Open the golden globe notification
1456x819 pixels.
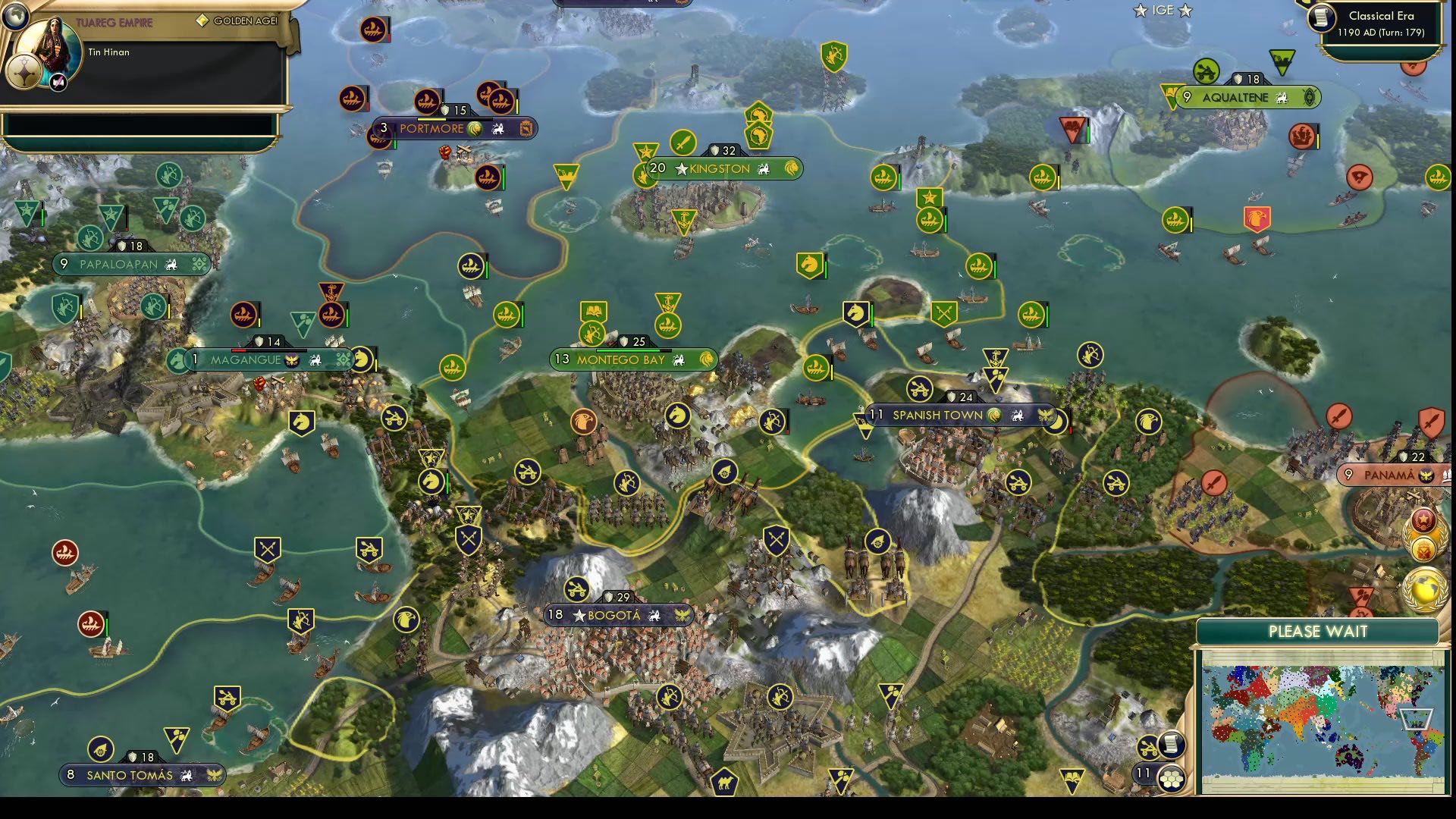(1423, 588)
